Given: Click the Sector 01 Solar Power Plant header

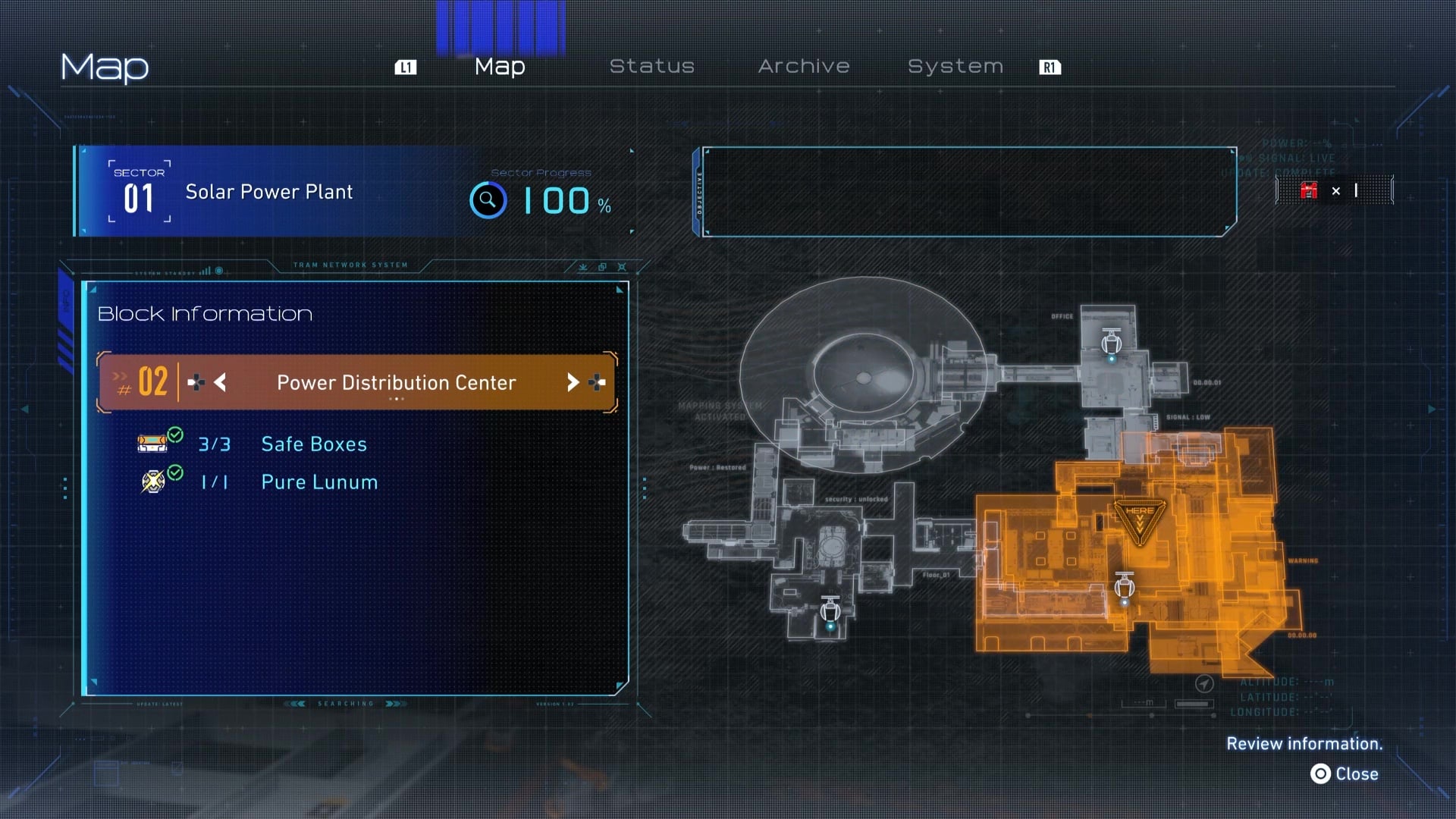Looking at the screenshot, I should point(269,192).
